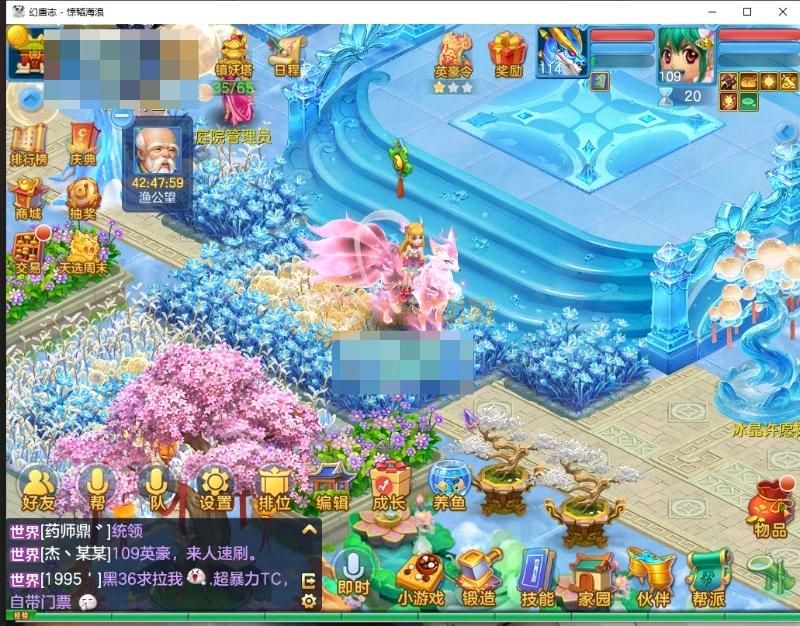Open the 伙伴 companions menu
Image resolution: width=800 pixels, height=626 pixels.
(653, 578)
